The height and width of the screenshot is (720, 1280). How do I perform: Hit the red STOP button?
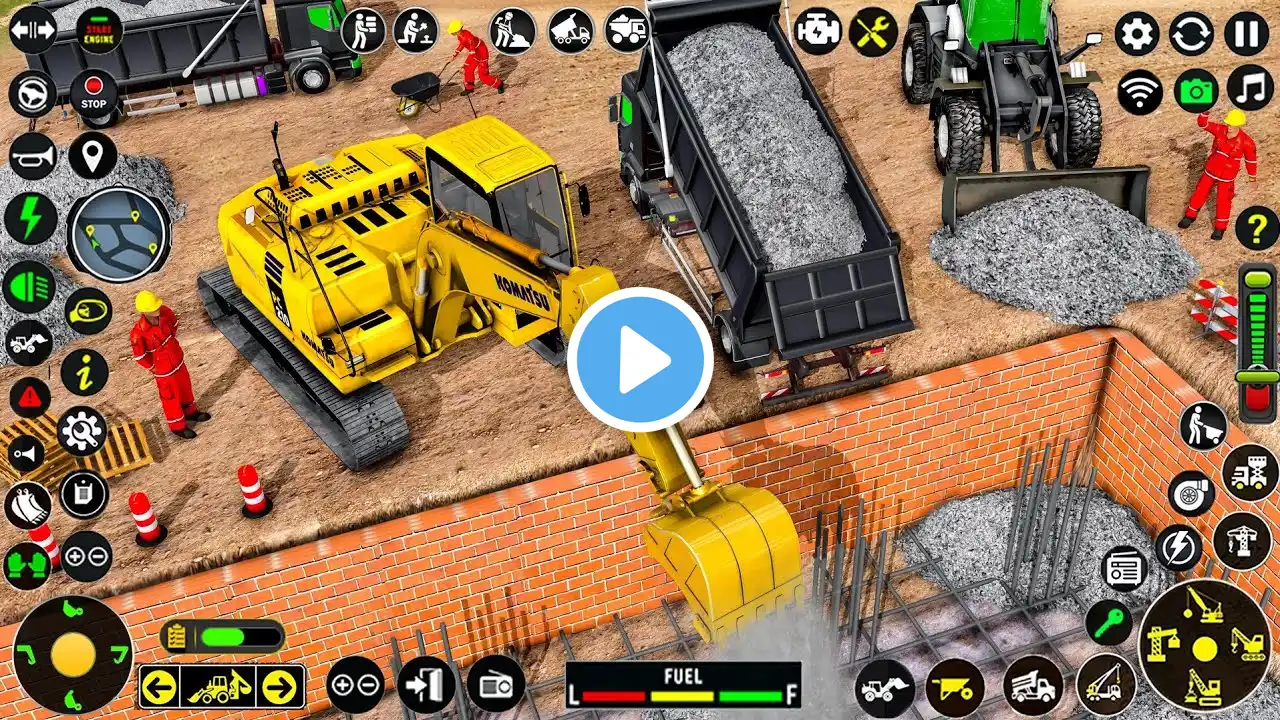[x=93, y=94]
